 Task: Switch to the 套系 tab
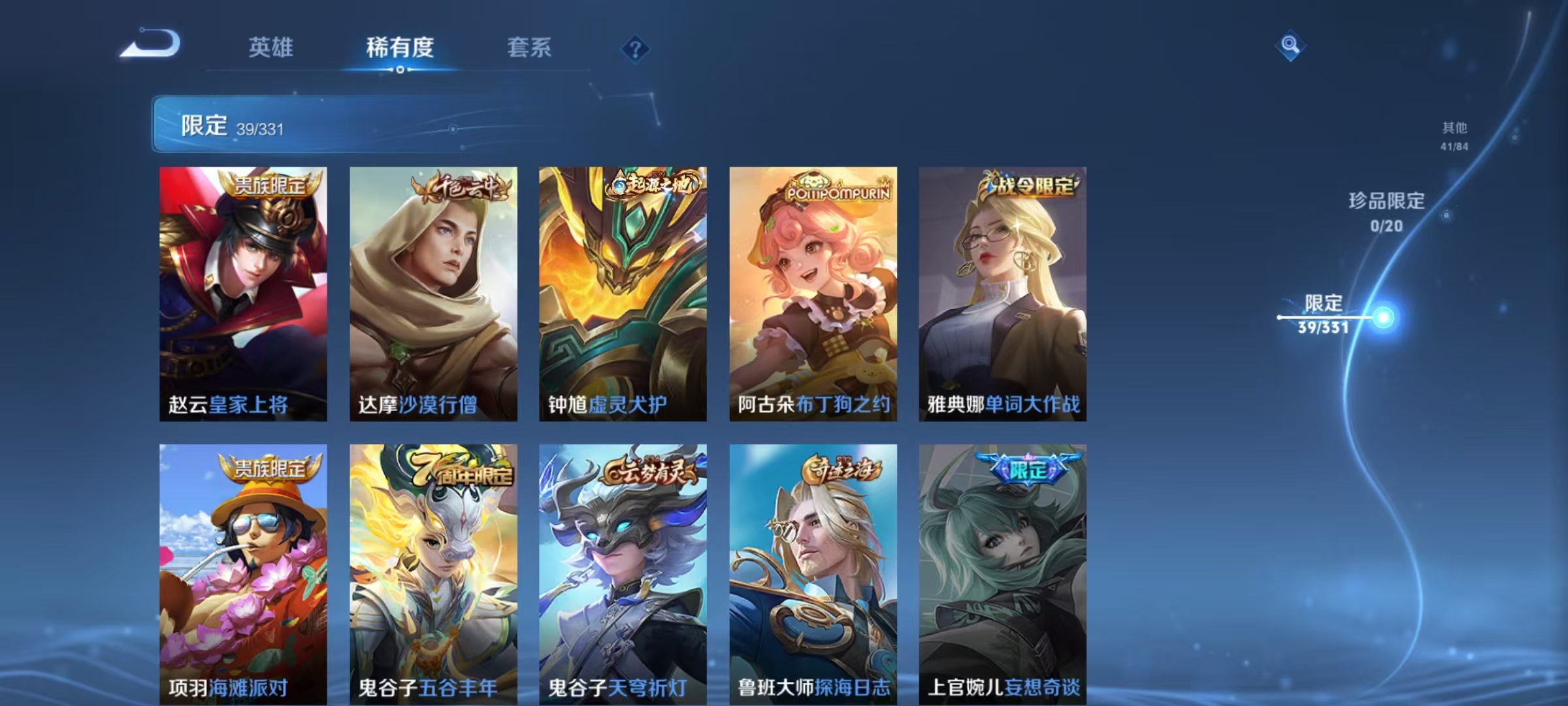pyautogui.click(x=529, y=47)
